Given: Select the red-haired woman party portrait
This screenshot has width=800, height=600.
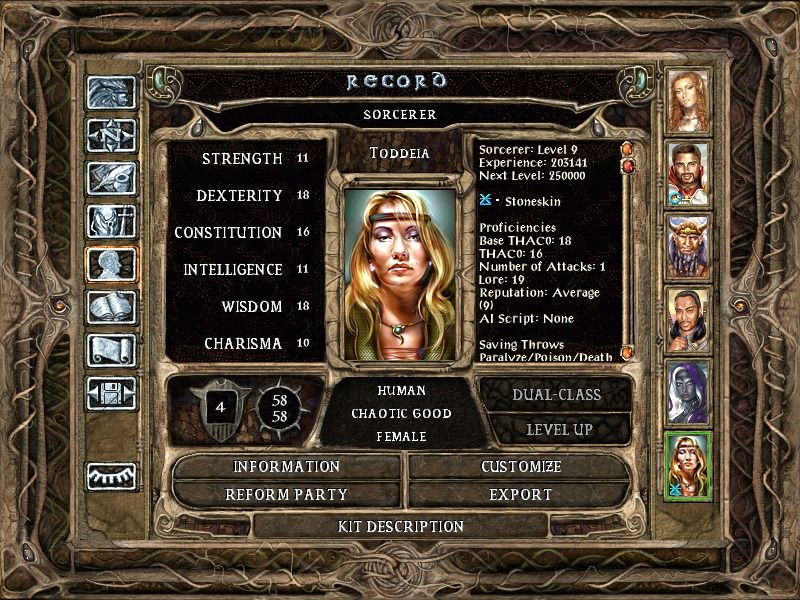Looking at the screenshot, I should 688,102.
